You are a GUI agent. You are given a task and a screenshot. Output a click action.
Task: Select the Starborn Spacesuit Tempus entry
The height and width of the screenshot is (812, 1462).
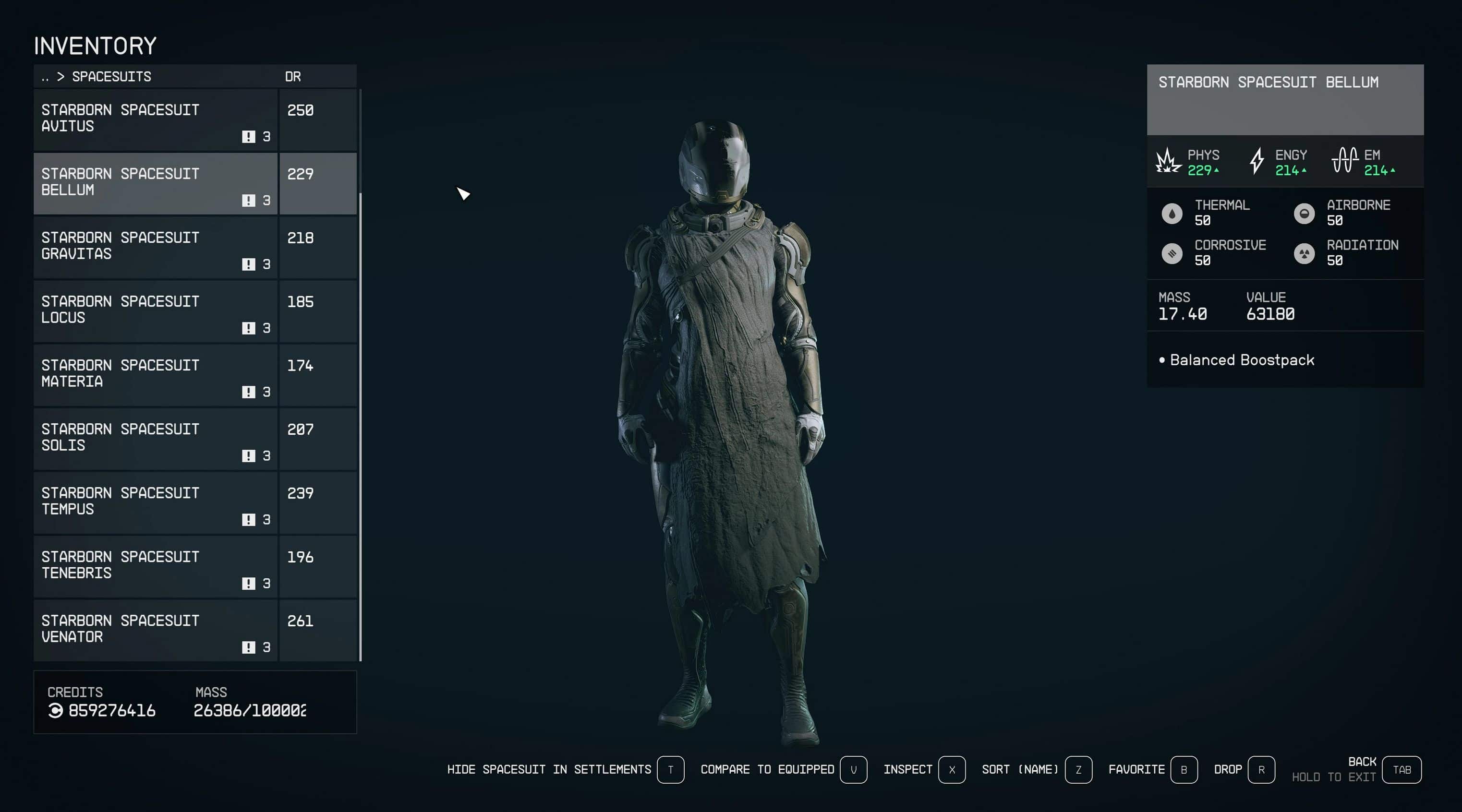coord(155,503)
